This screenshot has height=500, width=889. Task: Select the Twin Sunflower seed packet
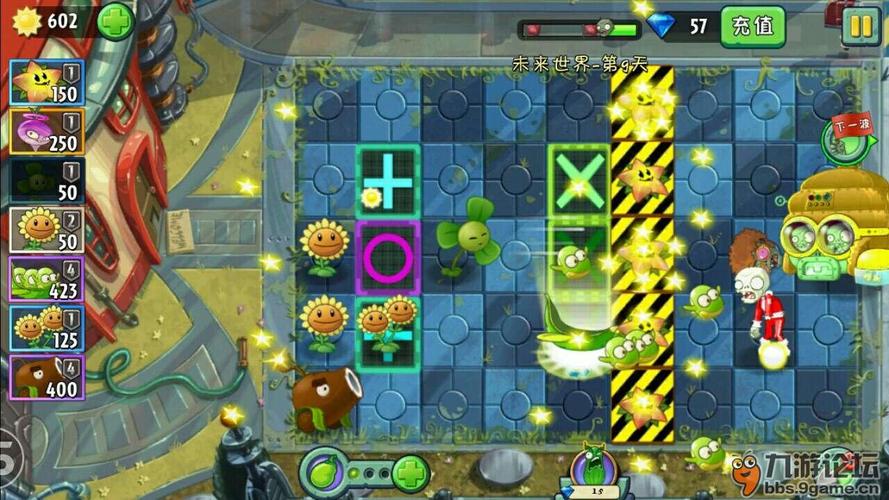46,328
